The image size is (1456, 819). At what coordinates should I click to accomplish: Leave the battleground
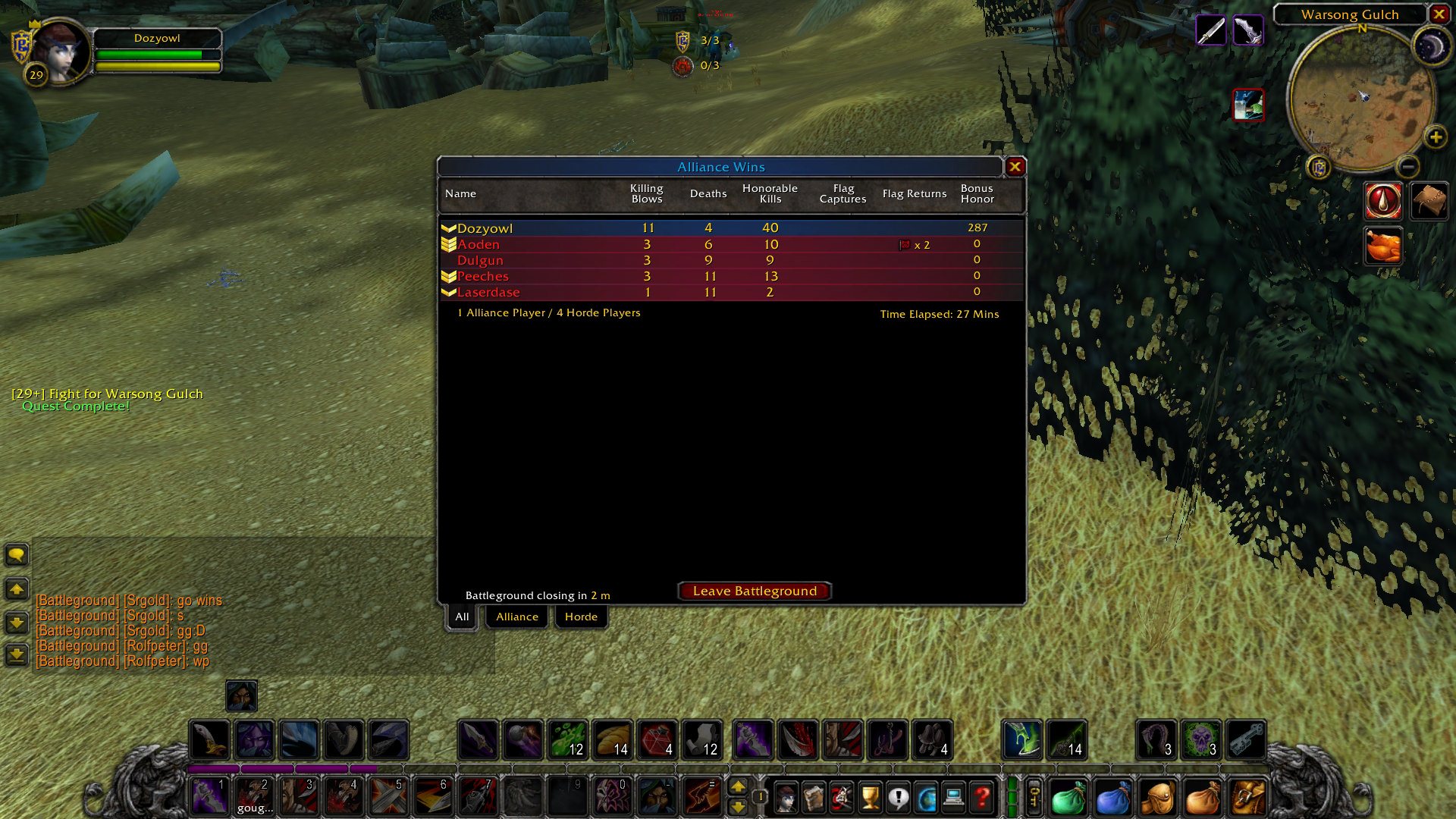(x=755, y=591)
